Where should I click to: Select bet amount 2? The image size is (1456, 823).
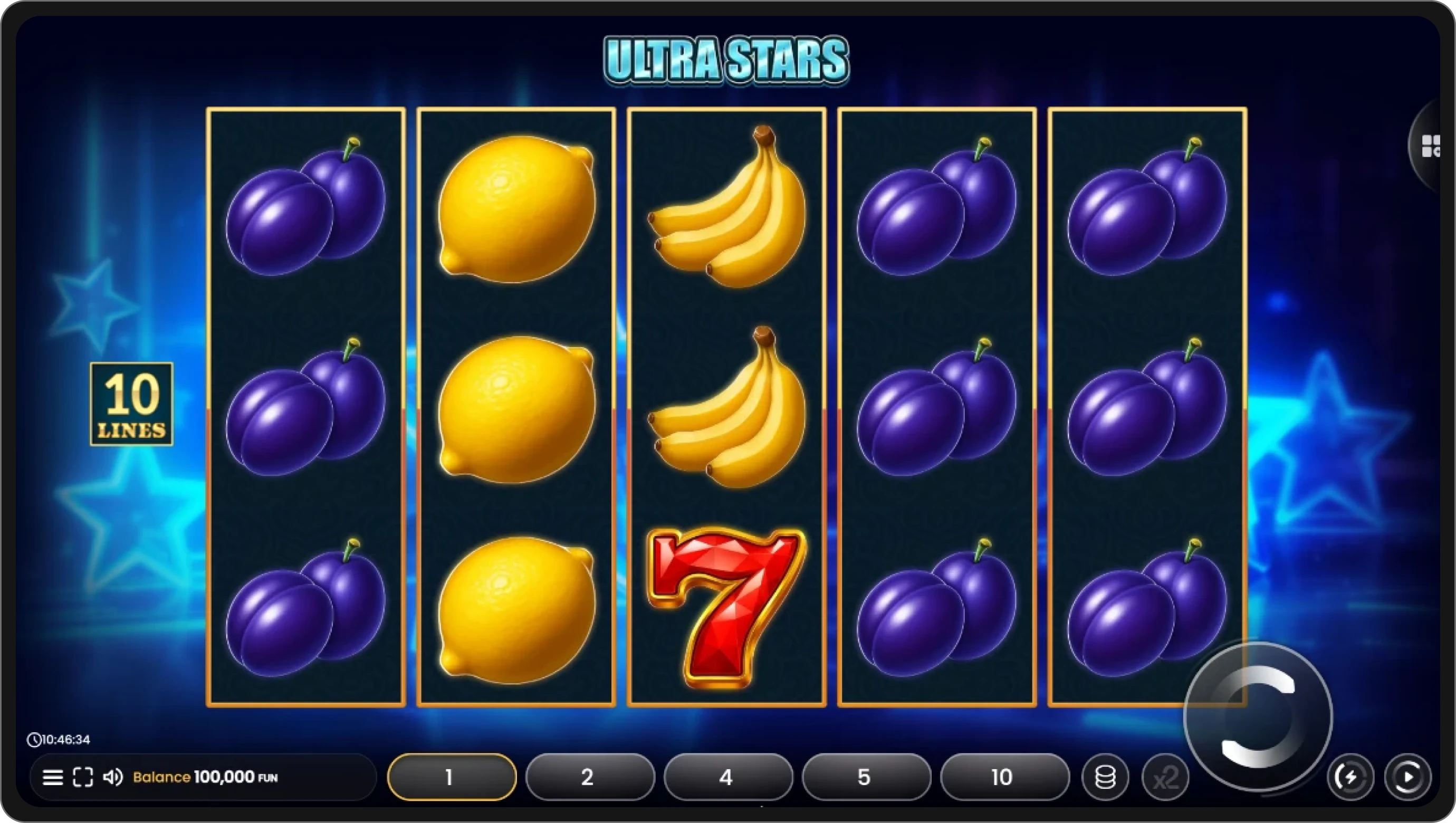589,777
